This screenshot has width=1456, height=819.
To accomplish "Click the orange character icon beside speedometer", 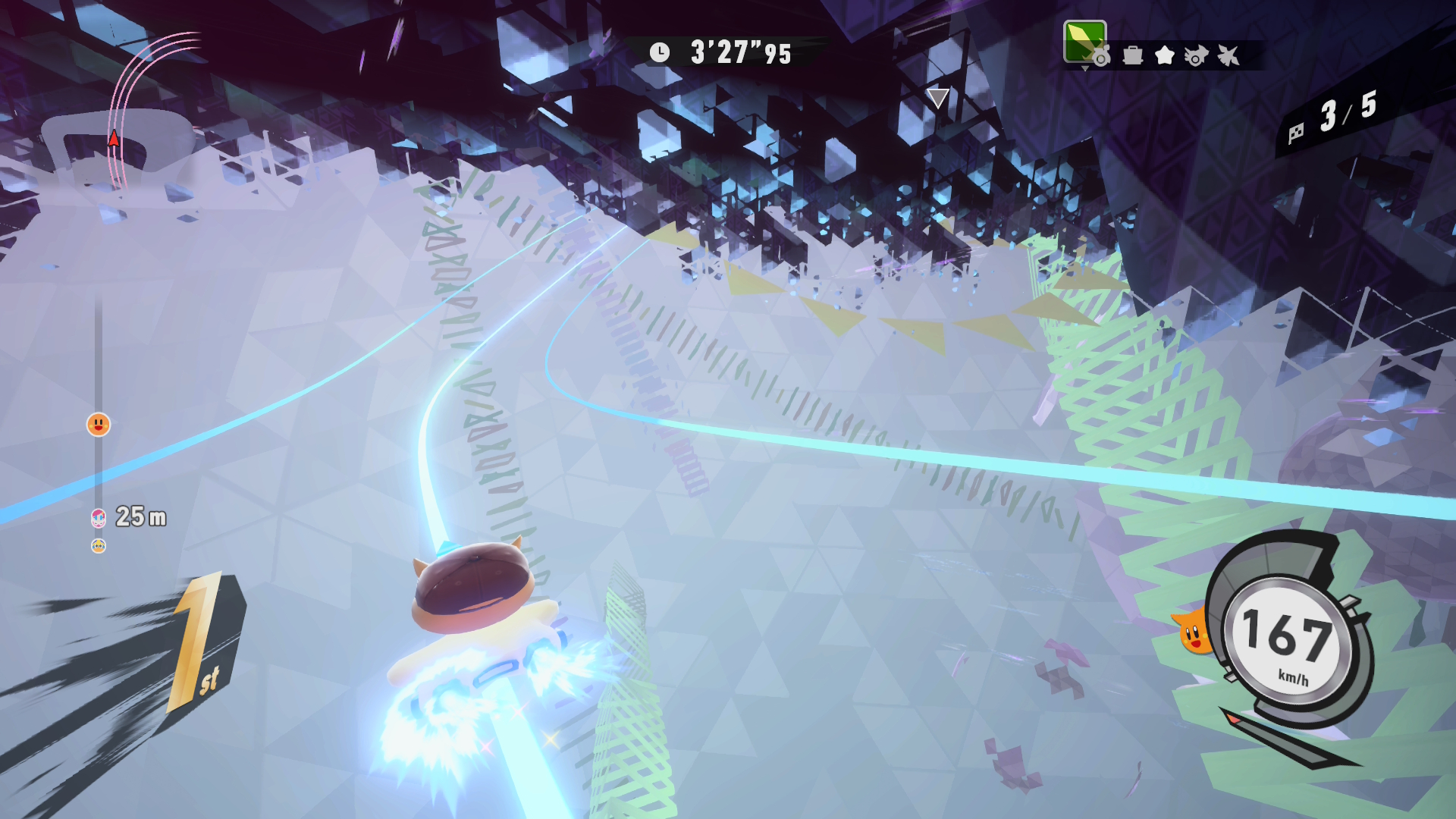I will [x=1193, y=631].
